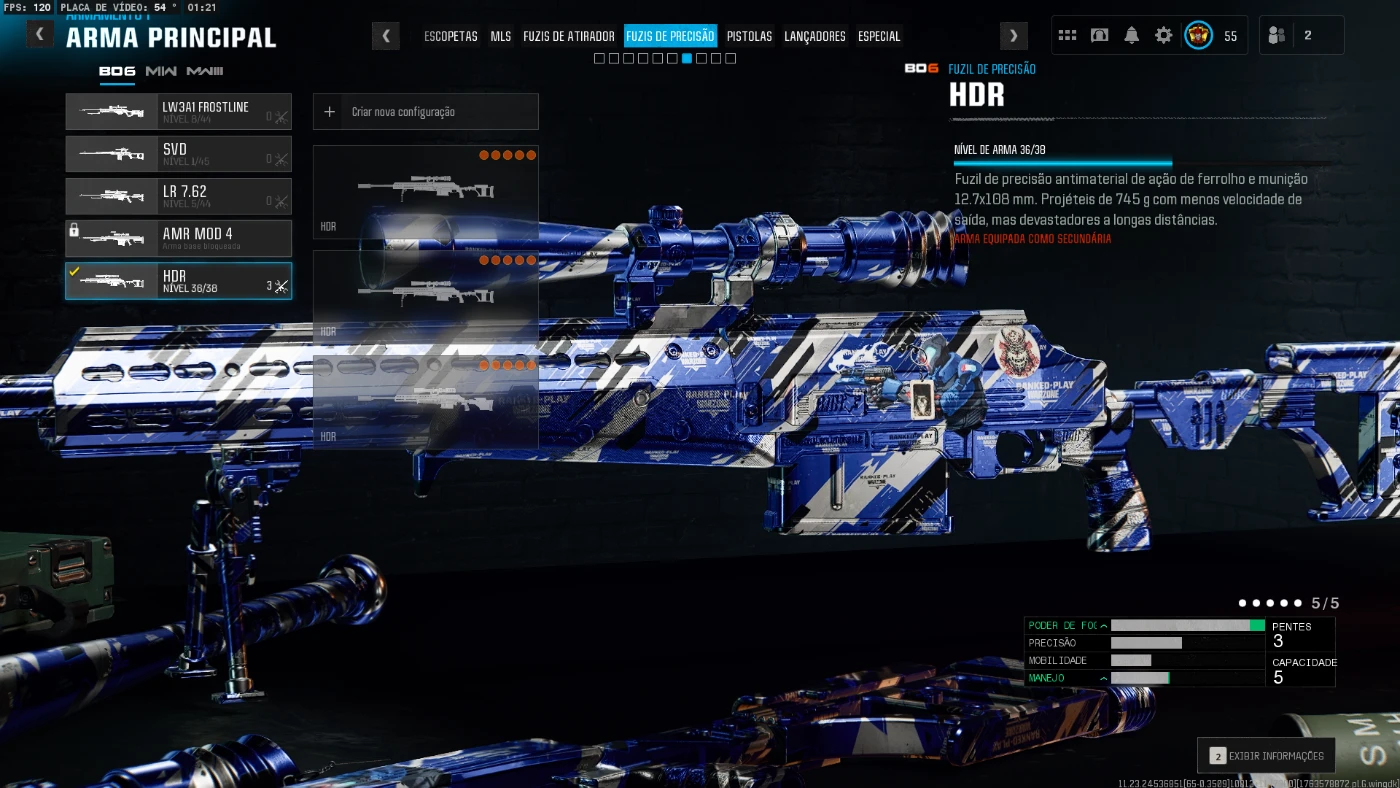1400x788 pixels.
Task: Click the Exibir Informações button
Action: pos(1266,756)
